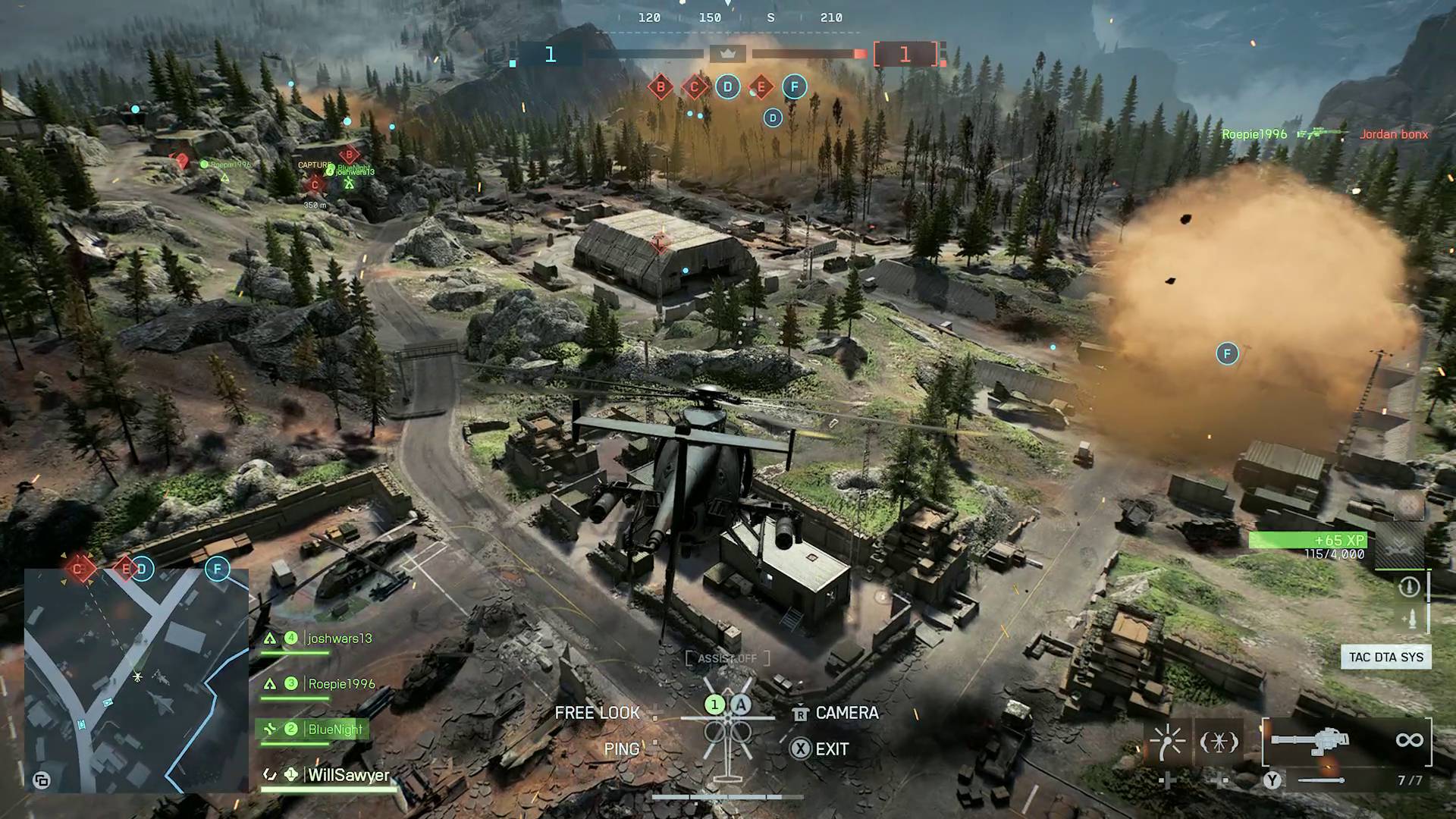
Task: Toggle the ASSIST OFF setting
Action: click(726, 658)
